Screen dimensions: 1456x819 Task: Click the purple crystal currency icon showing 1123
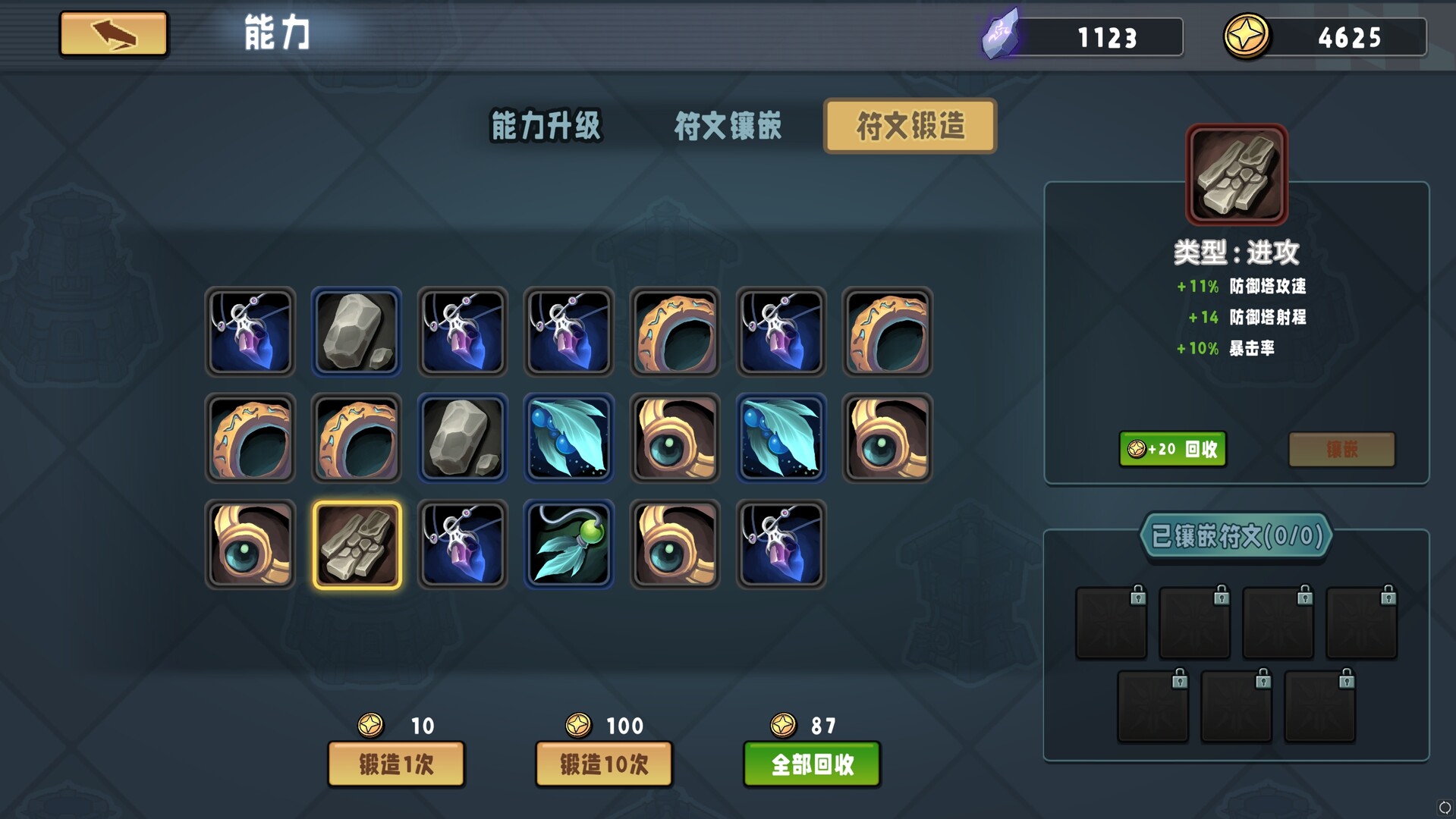[1003, 34]
